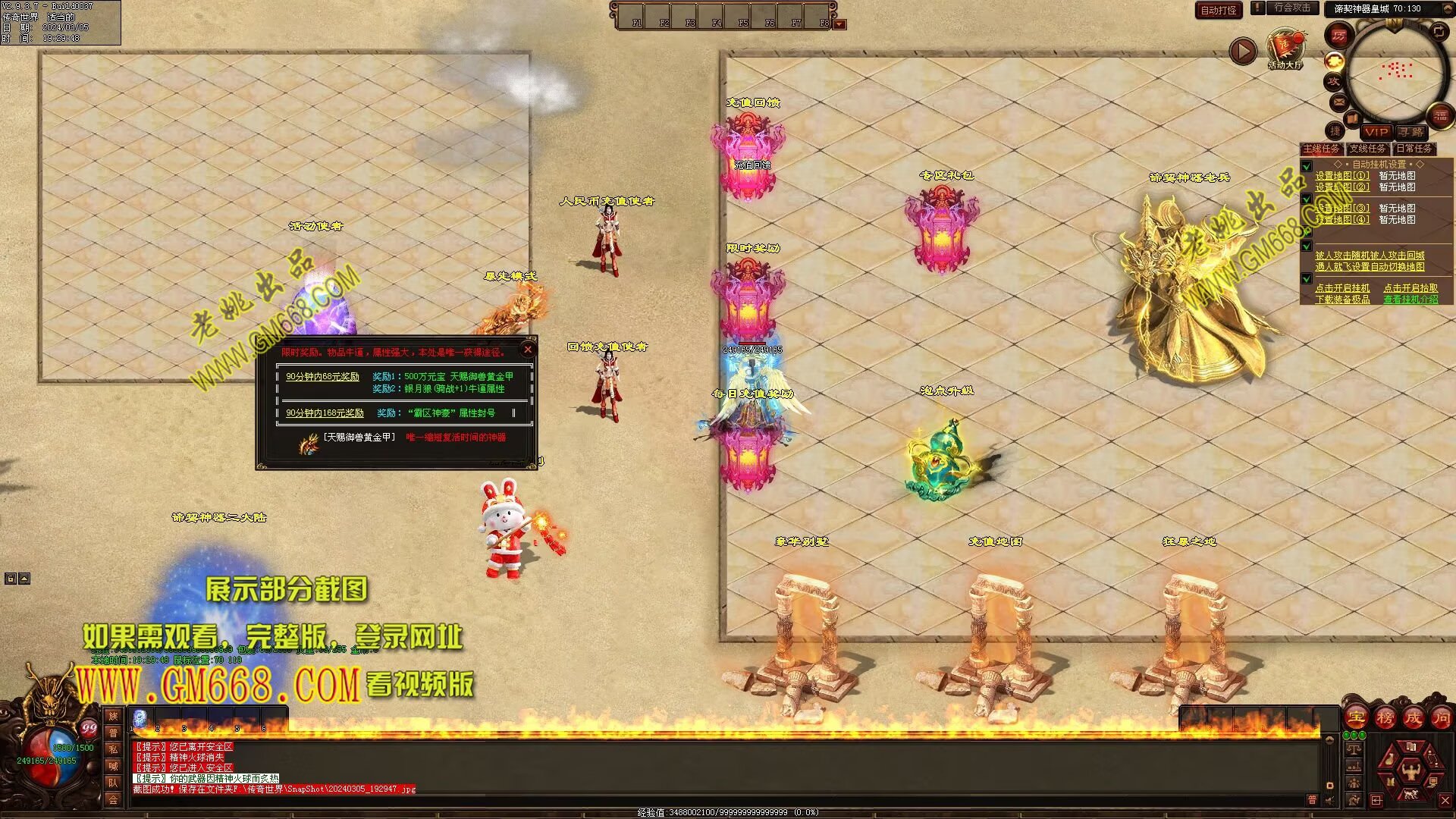Viewport: 1456px width, 819px height.
Task: Switch to the 支线任务 tab
Action: 1367,149
